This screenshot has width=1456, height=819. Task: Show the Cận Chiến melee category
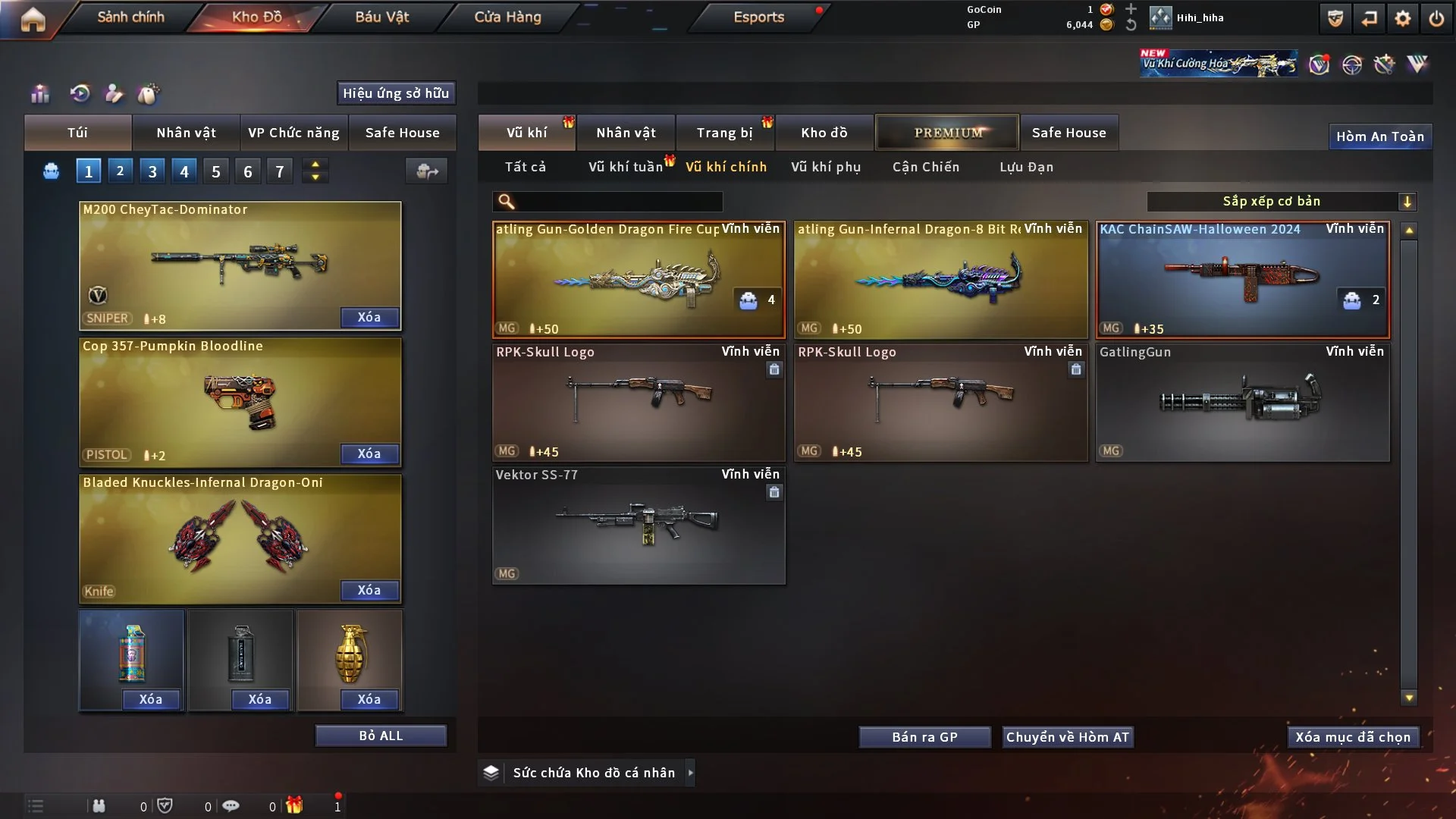click(x=925, y=167)
